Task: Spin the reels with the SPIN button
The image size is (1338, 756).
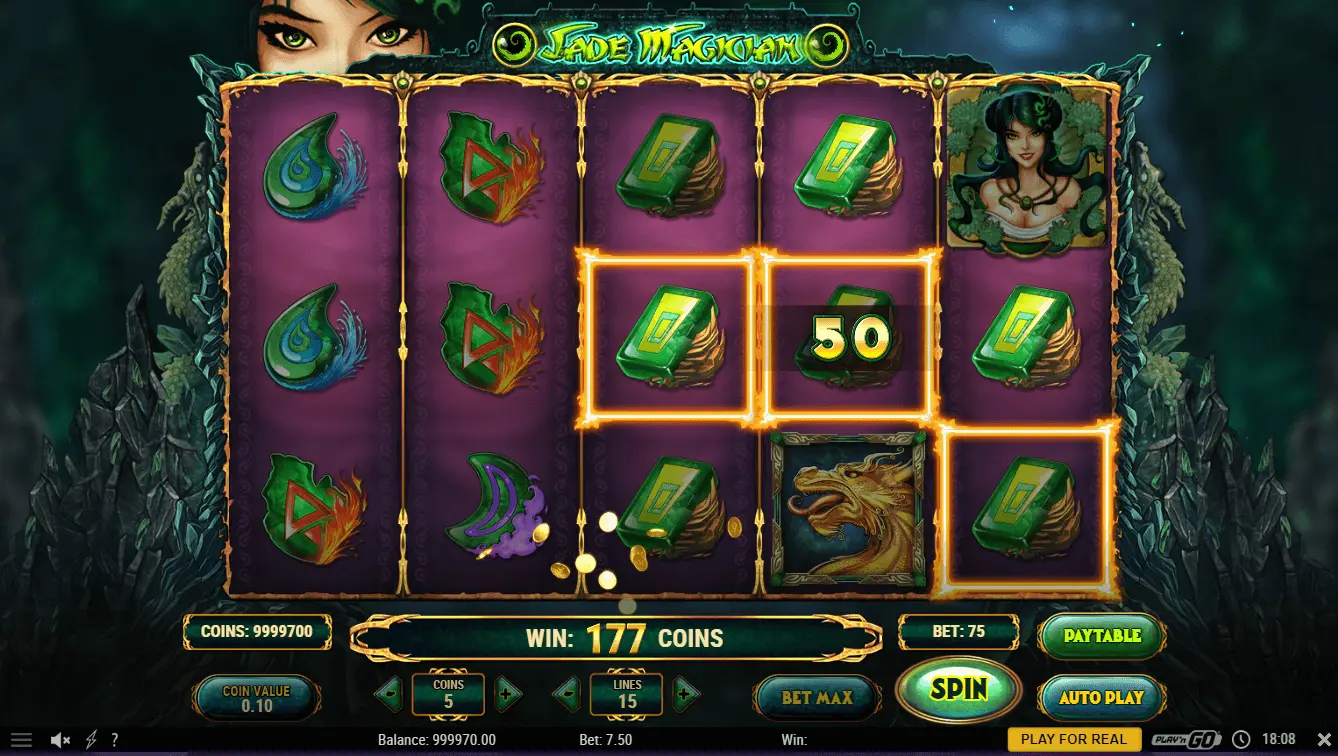Action: click(958, 688)
